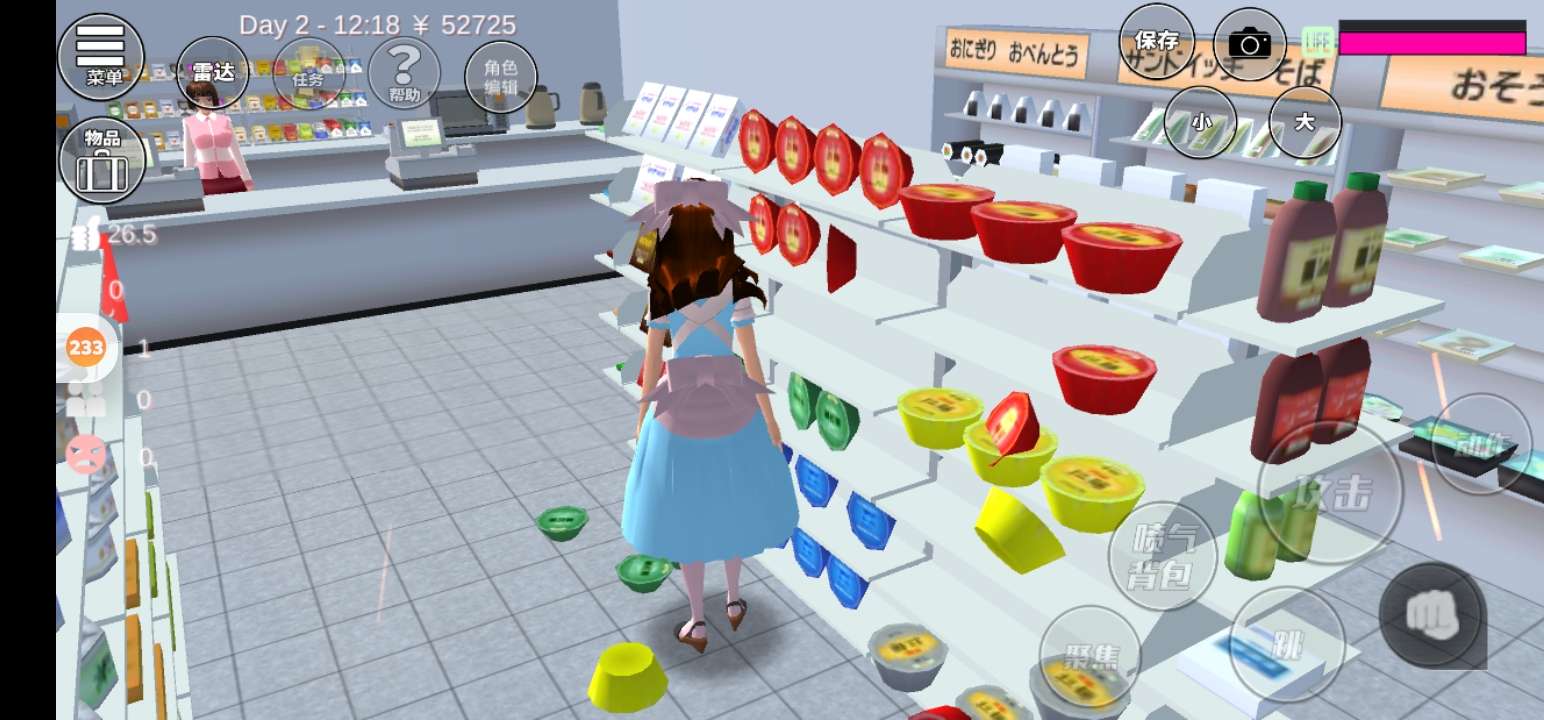Open the 菜单 main menu
This screenshot has height=720, width=1544.
(x=101, y=56)
